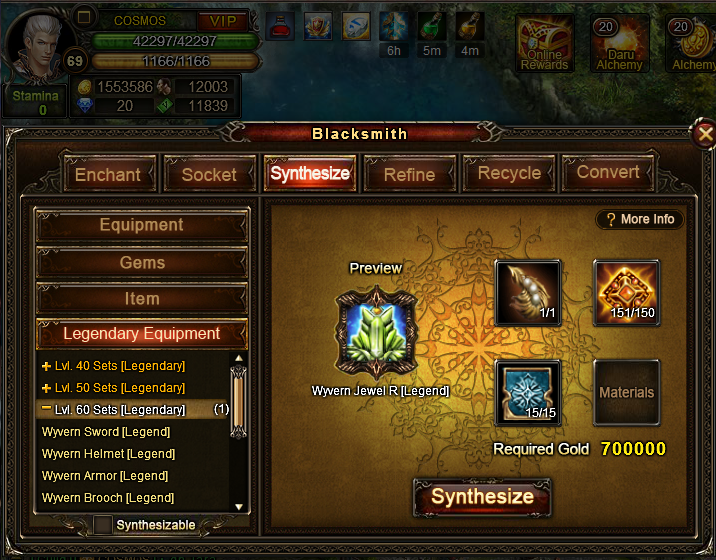Select the Refine tab
716x560 pixels.
point(409,174)
